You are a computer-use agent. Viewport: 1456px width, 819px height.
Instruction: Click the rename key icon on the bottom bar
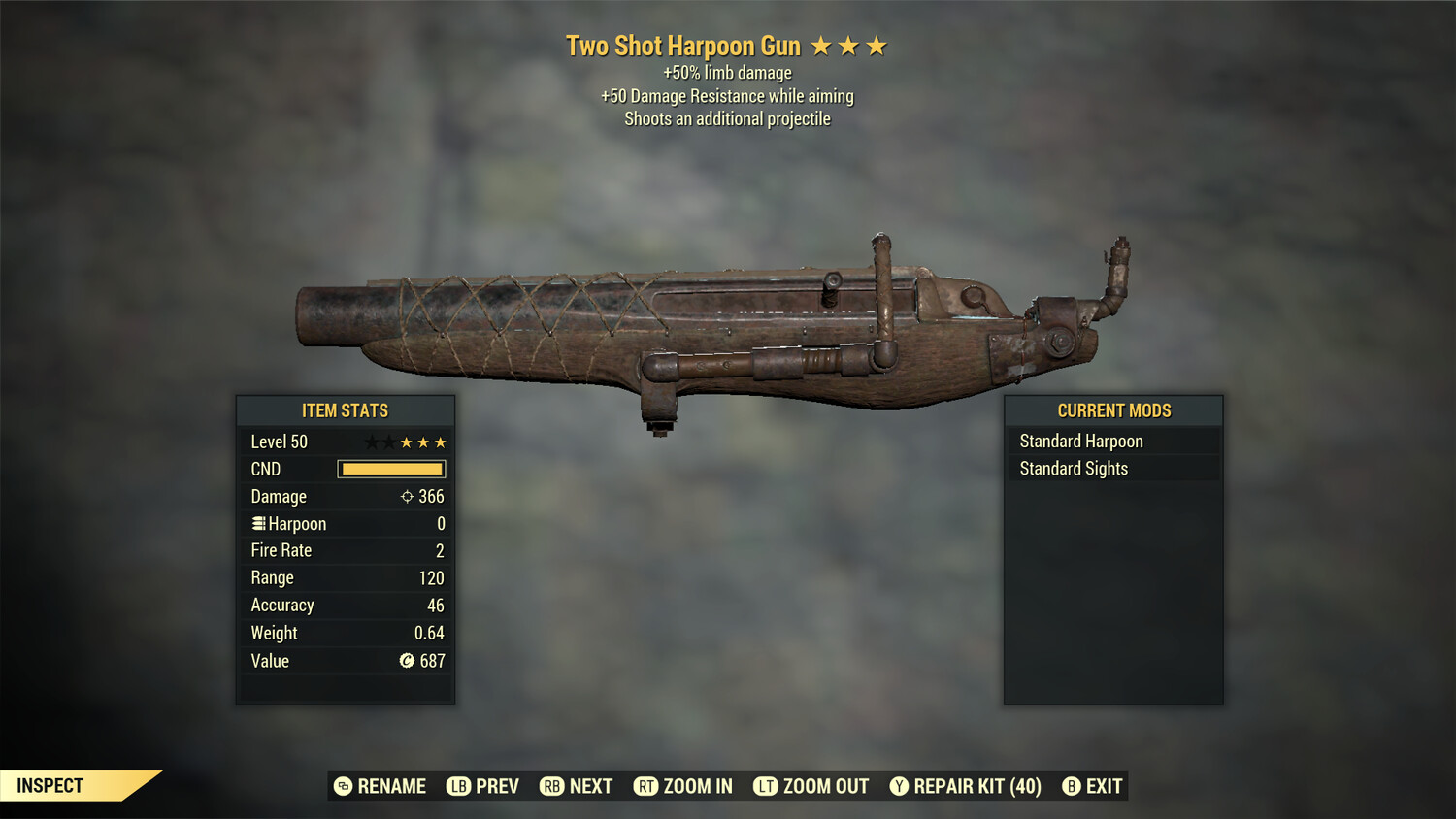tap(342, 786)
